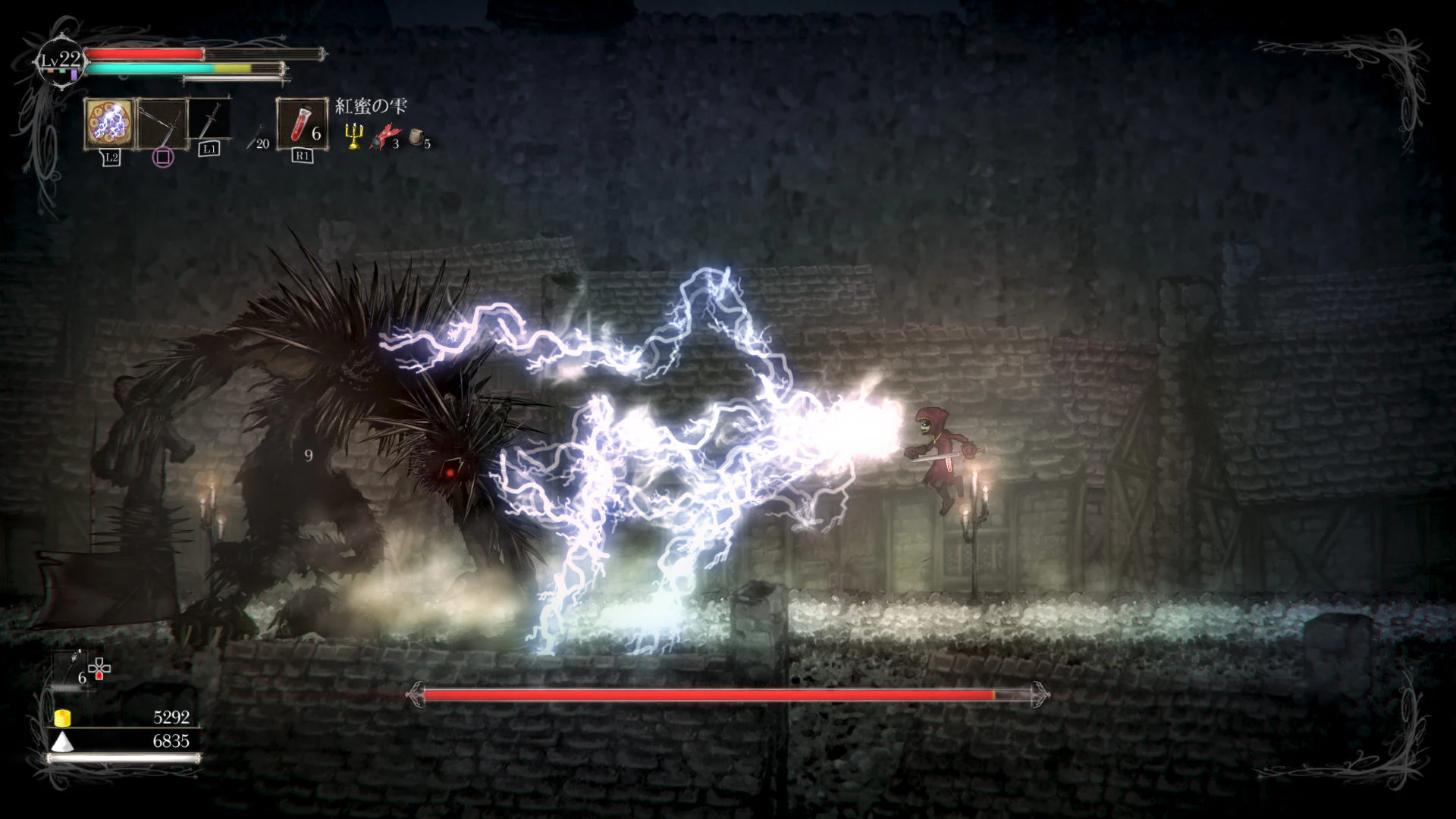
Task: Click the white salt pile icon
Action: click(x=62, y=742)
